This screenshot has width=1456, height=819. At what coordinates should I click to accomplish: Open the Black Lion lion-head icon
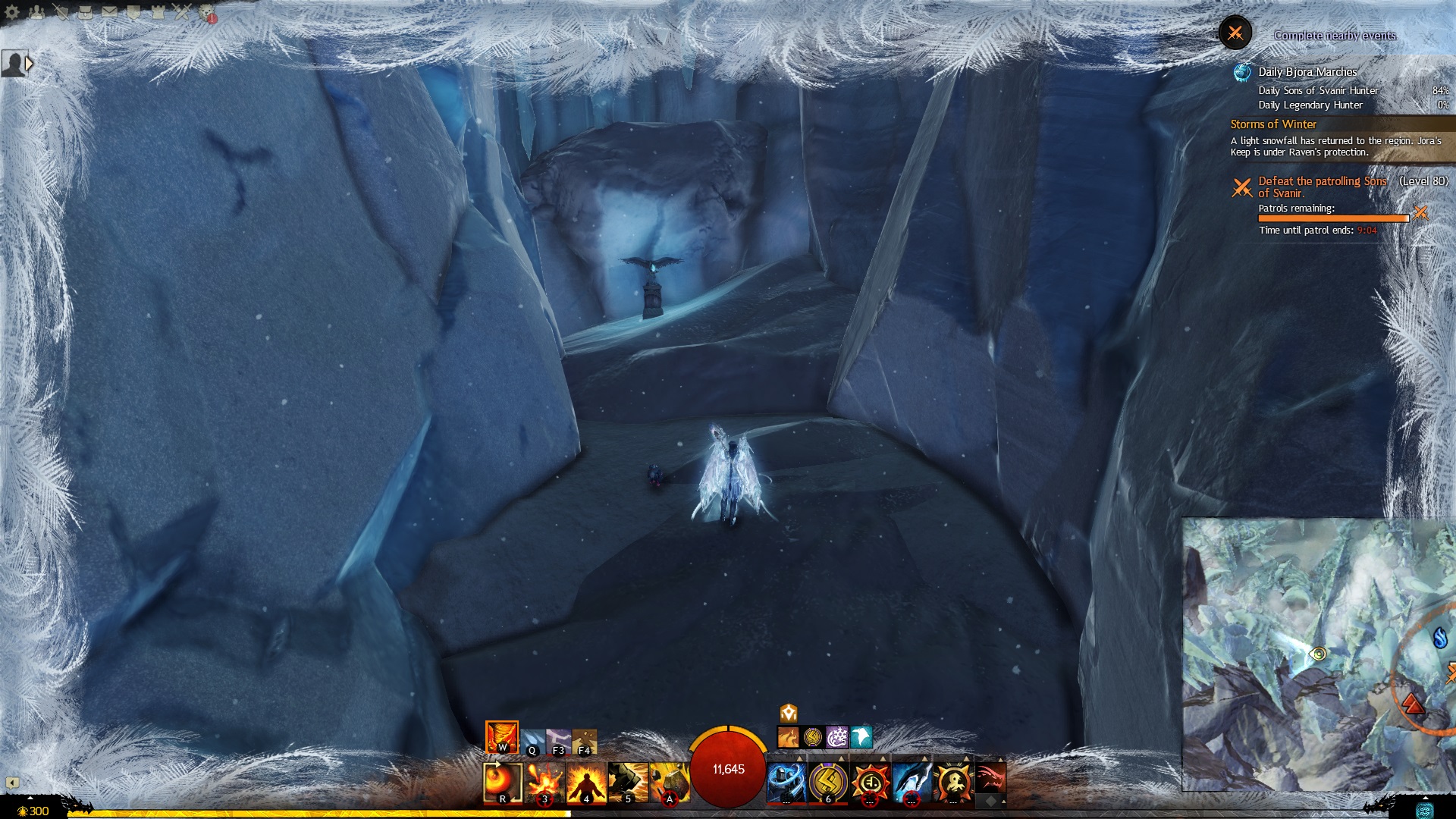pos(206,11)
